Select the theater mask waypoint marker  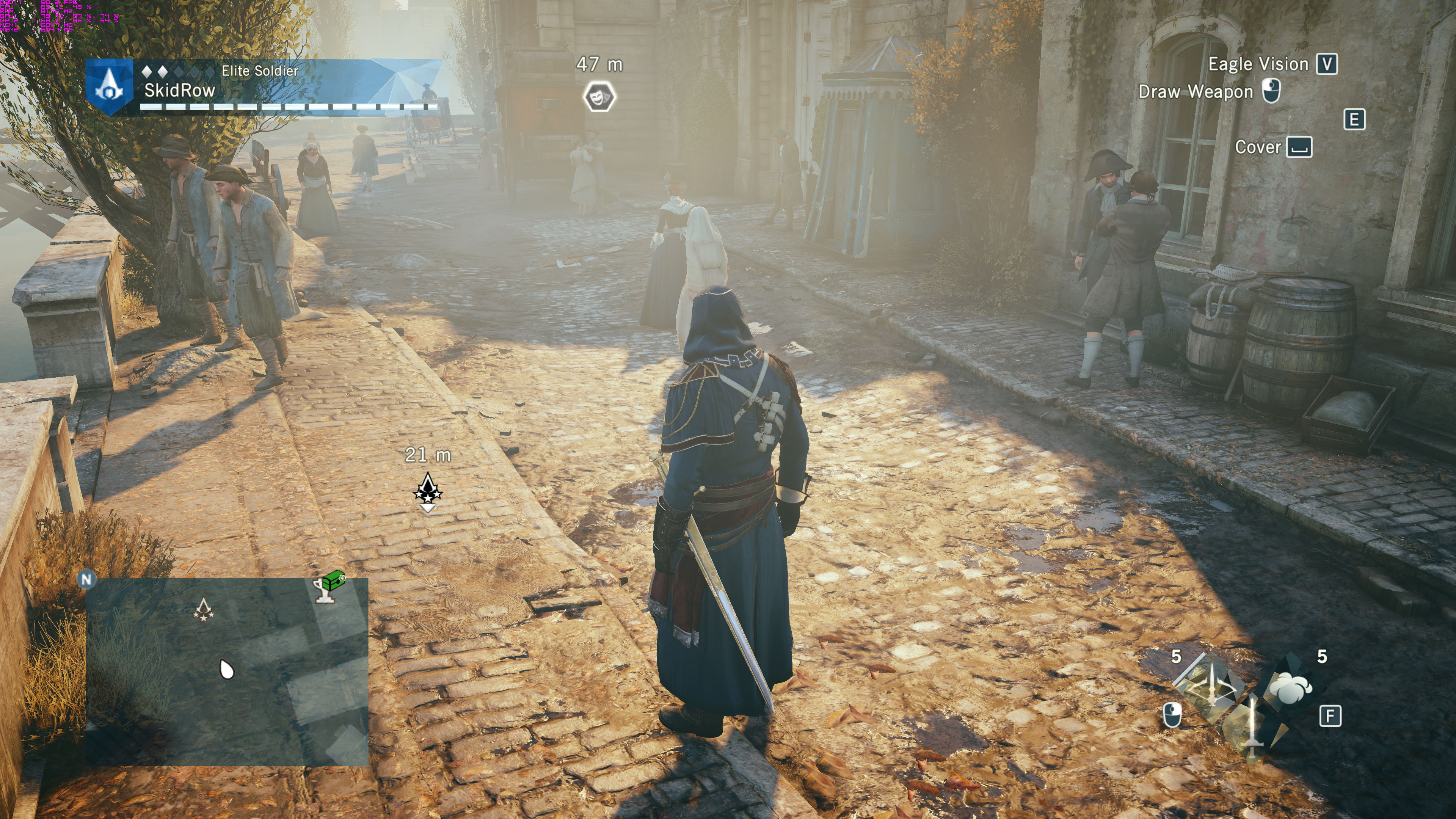[x=599, y=97]
